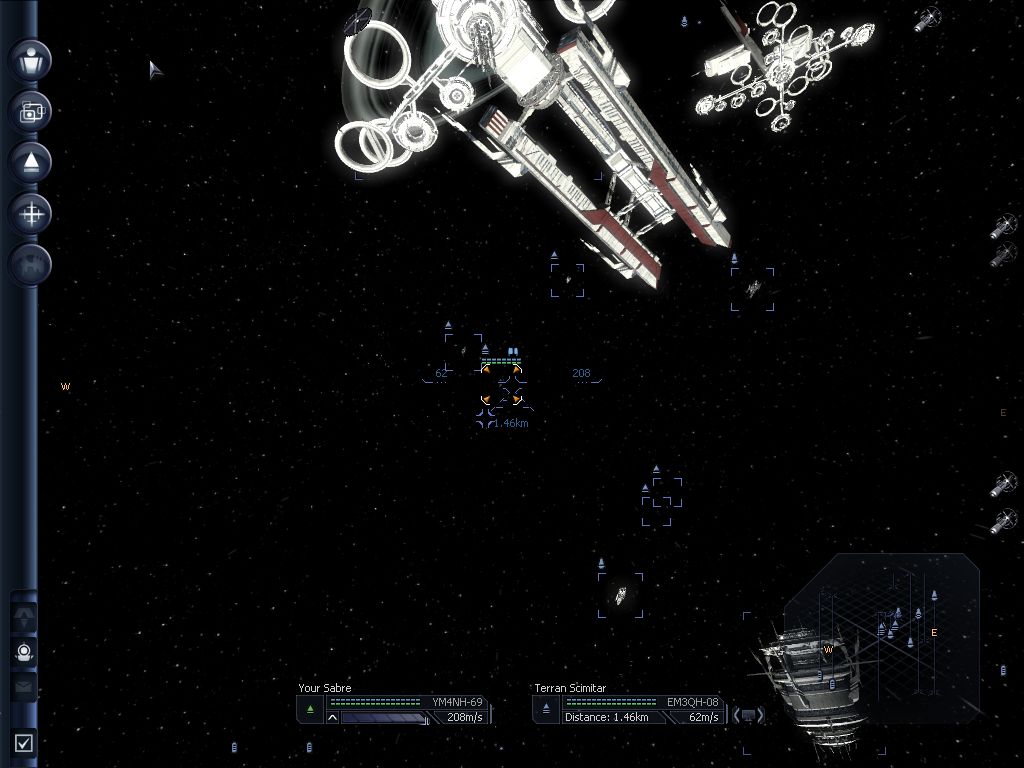Click the green ship icon beside Your Sabre
Screen dimensions: 1024x768
tap(310, 709)
